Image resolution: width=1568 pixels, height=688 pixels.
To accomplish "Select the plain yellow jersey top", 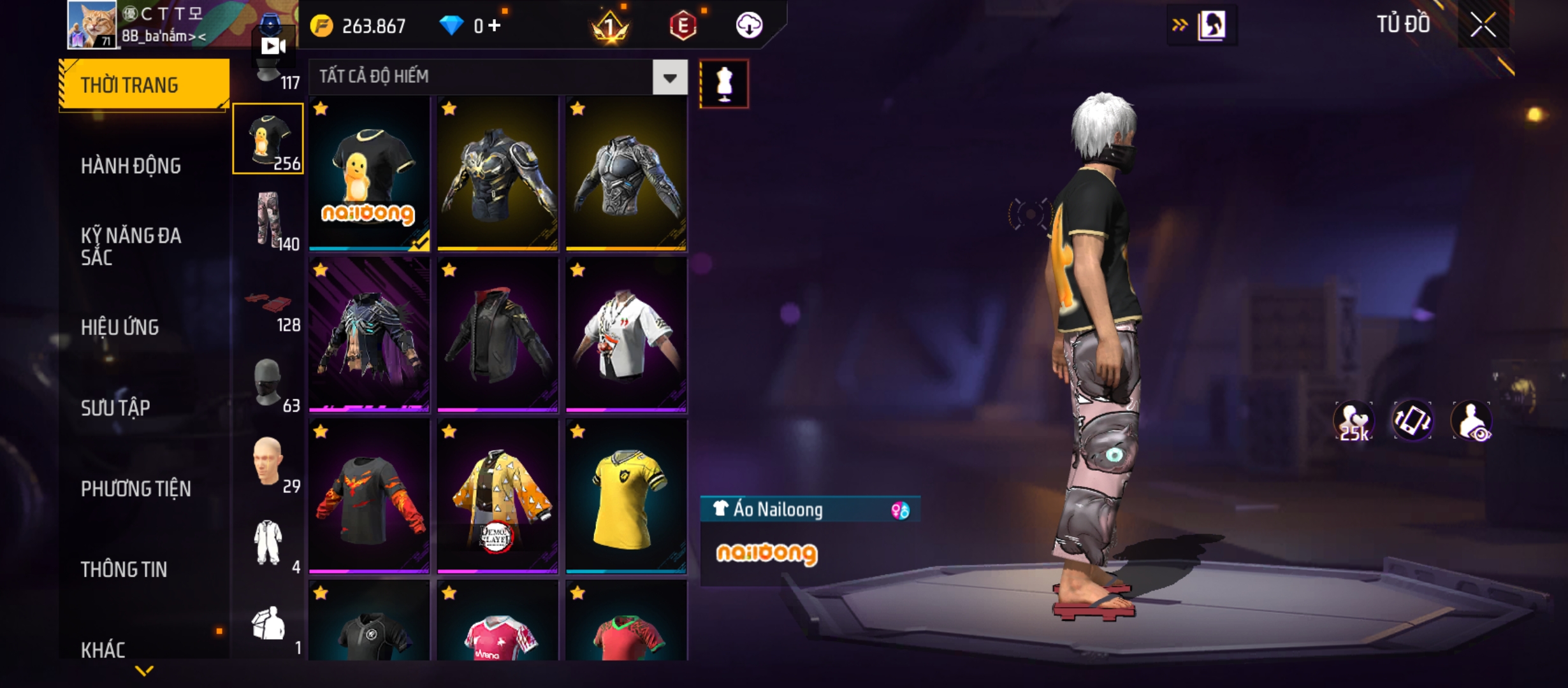I will pos(626,496).
